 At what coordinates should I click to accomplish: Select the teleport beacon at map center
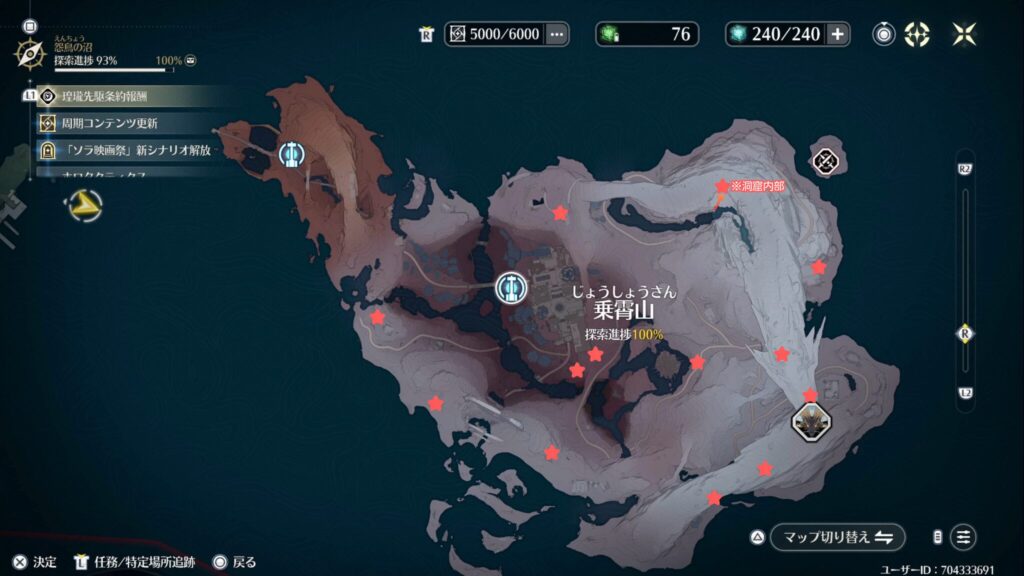tap(510, 288)
